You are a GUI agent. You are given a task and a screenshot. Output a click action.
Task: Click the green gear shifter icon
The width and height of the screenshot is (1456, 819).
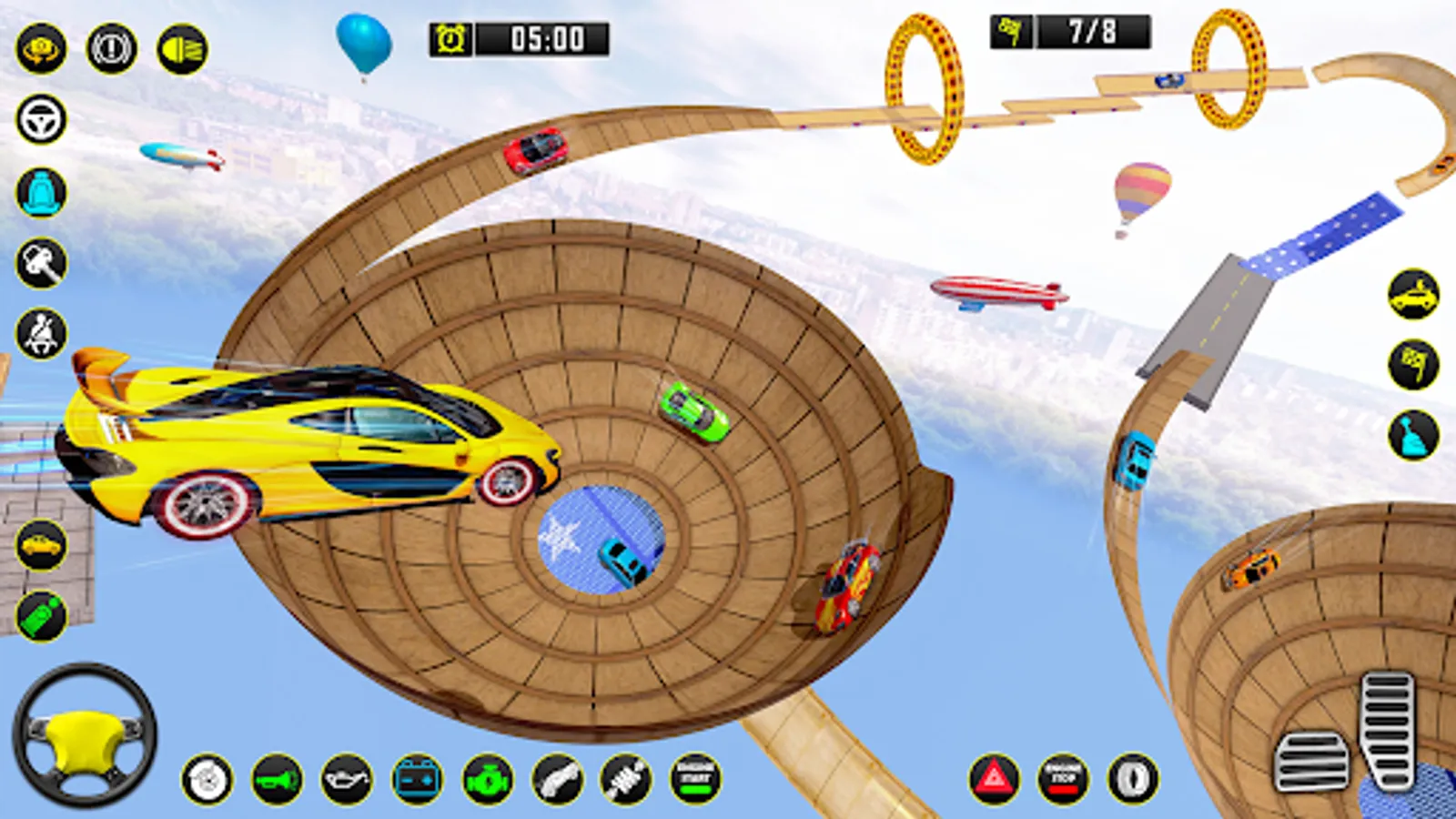41,616
